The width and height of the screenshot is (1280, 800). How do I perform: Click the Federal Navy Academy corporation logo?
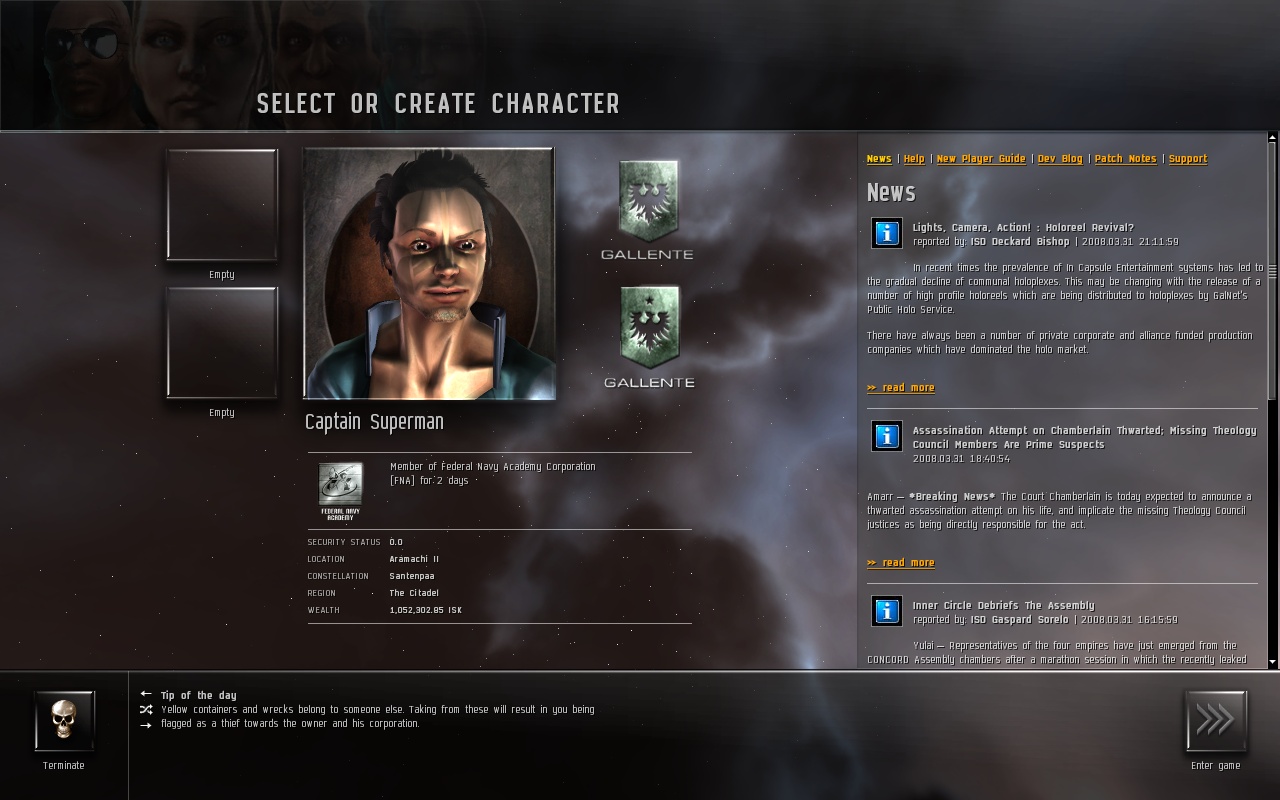[x=340, y=490]
